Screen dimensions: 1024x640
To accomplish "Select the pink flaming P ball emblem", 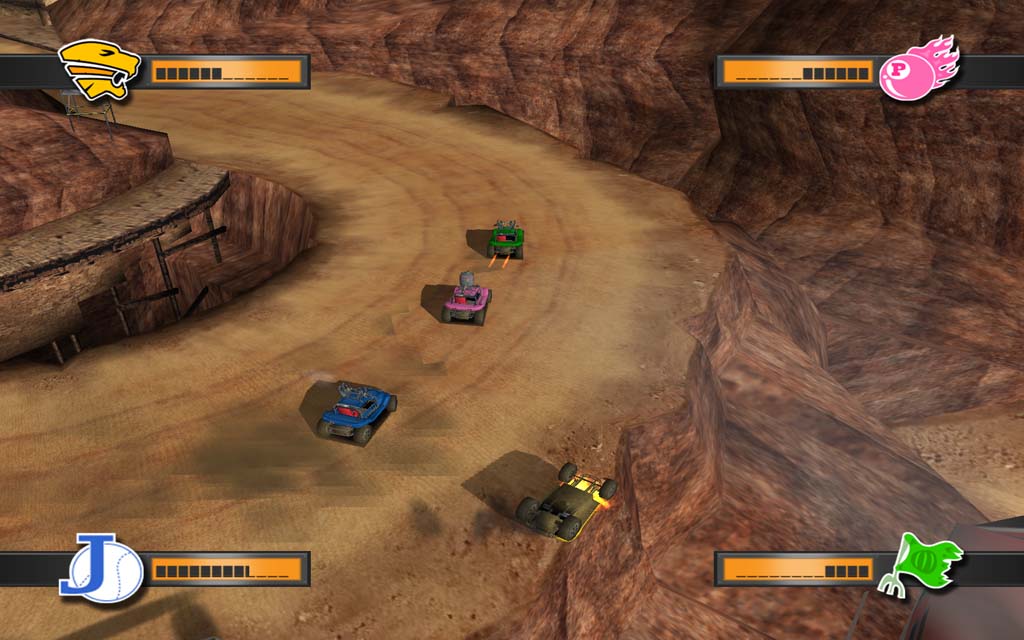I will click(917, 69).
